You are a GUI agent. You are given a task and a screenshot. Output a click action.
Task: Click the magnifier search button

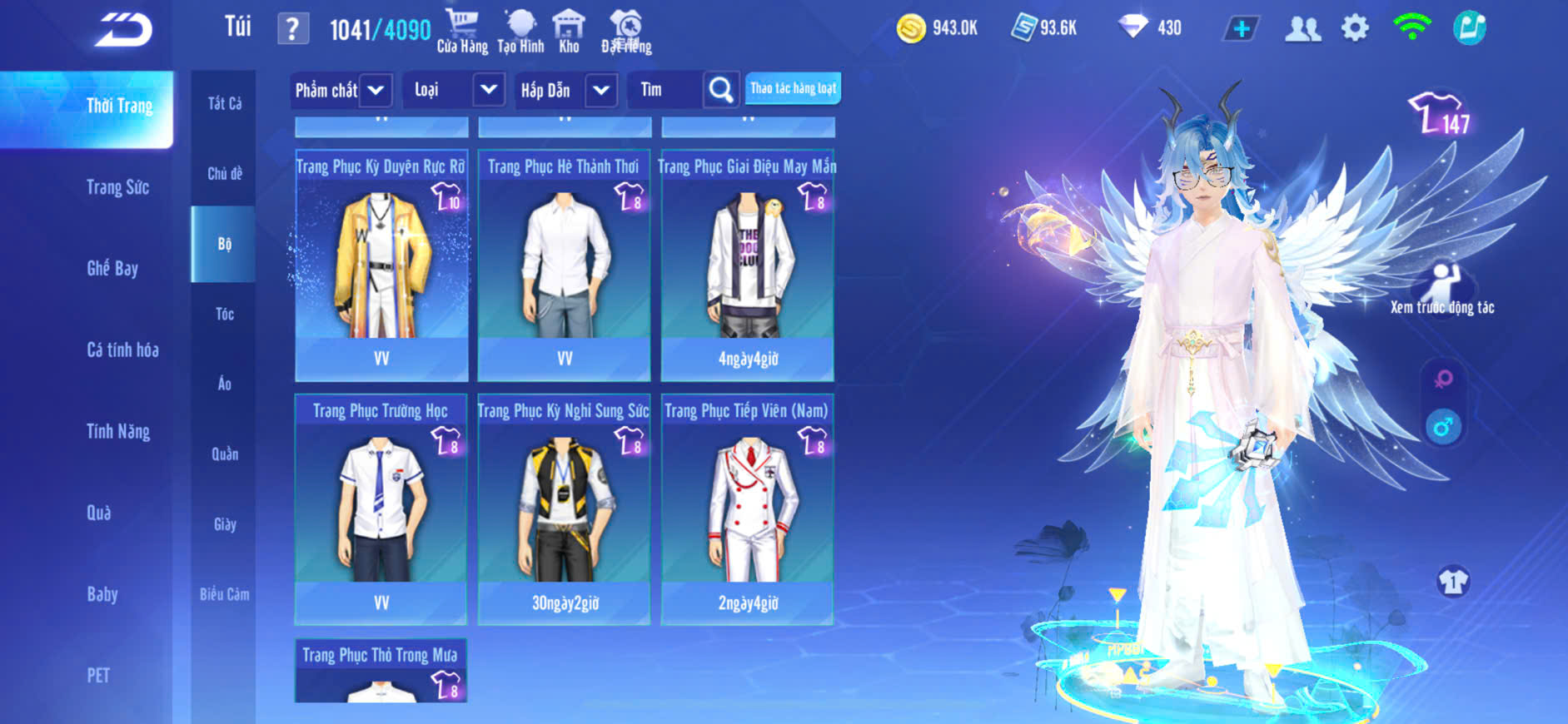tap(721, 90)
